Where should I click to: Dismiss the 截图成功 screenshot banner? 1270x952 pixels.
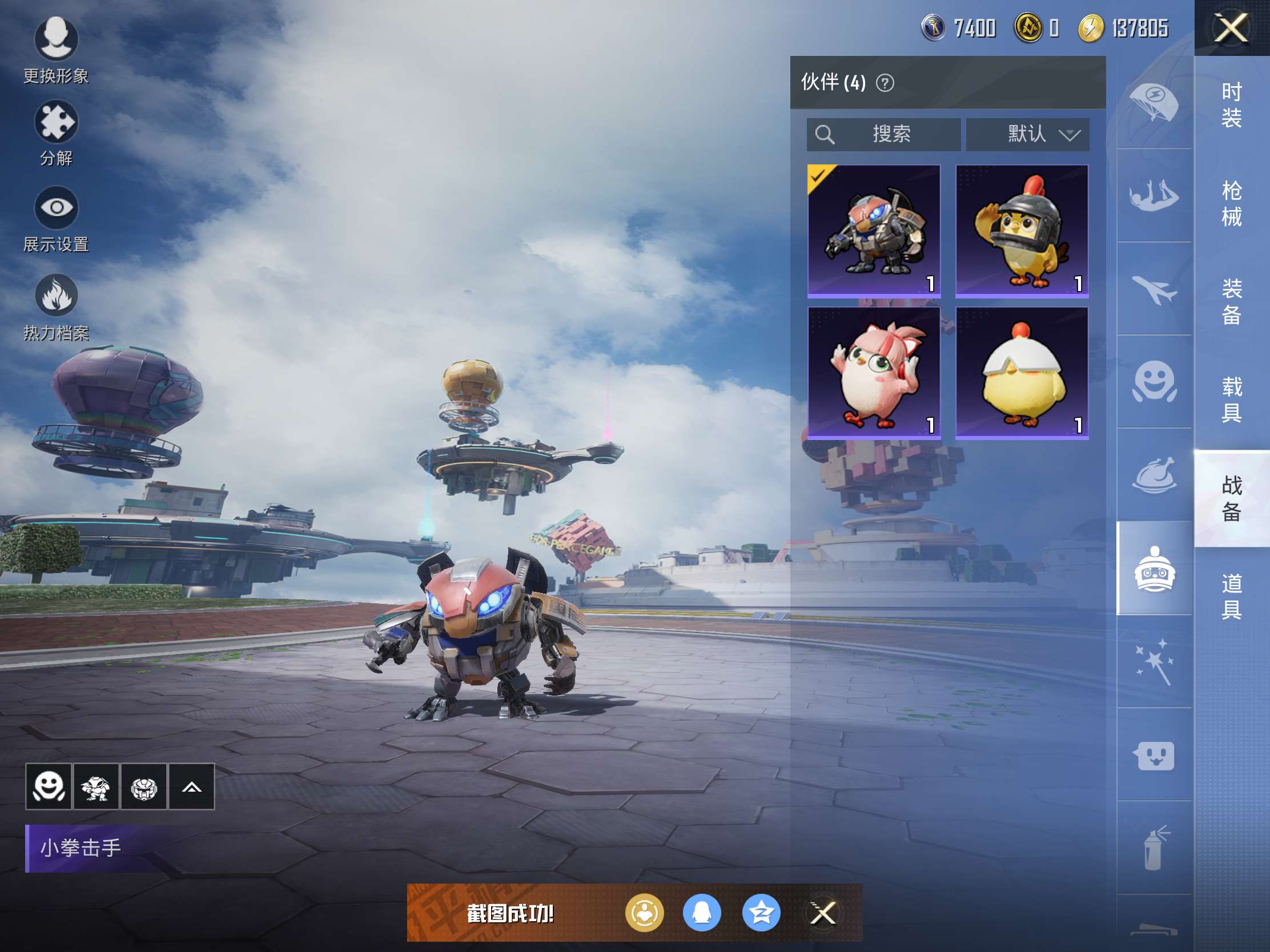click(x=822, y=913)
